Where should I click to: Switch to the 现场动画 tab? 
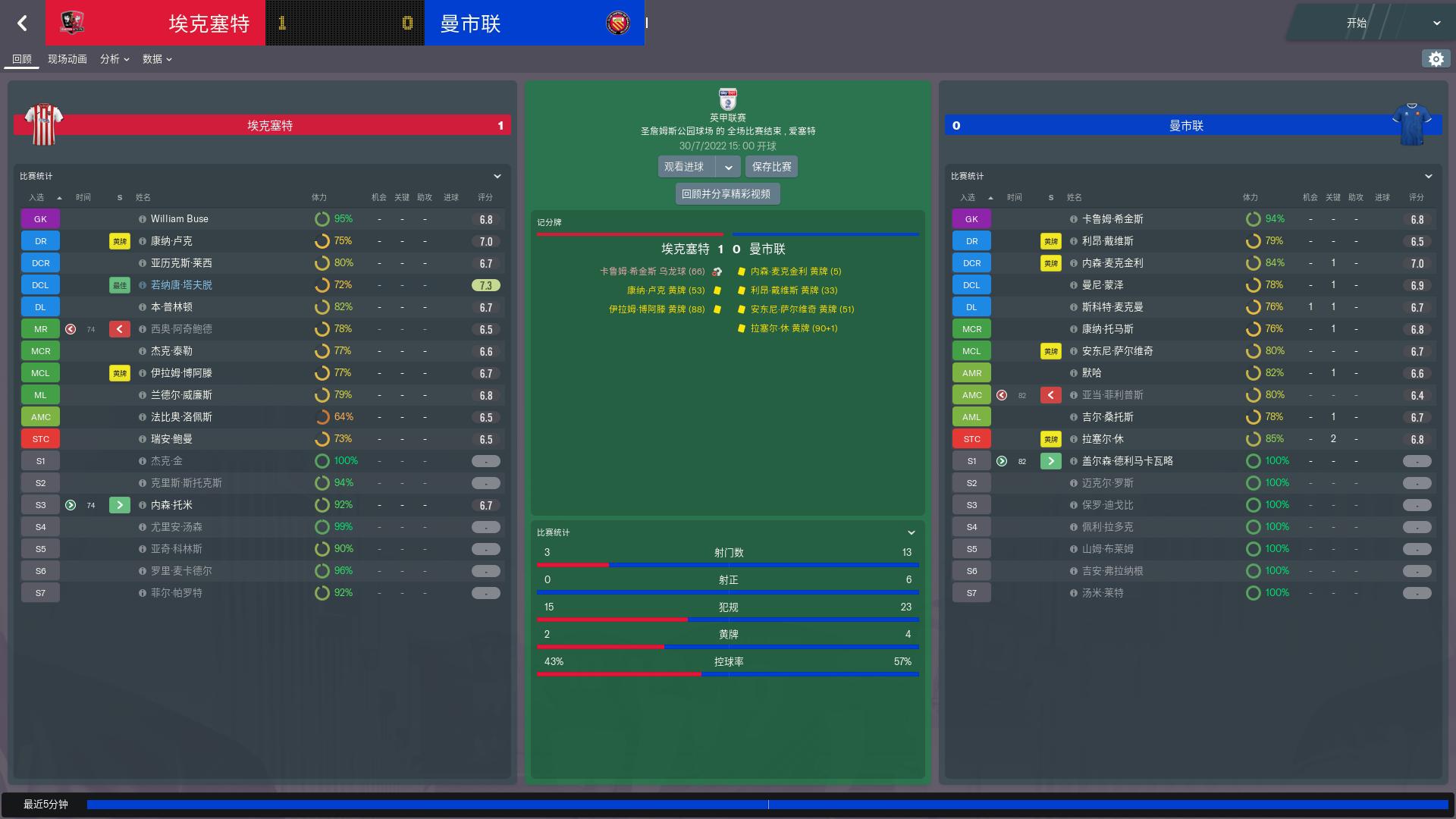pos(67,58)
